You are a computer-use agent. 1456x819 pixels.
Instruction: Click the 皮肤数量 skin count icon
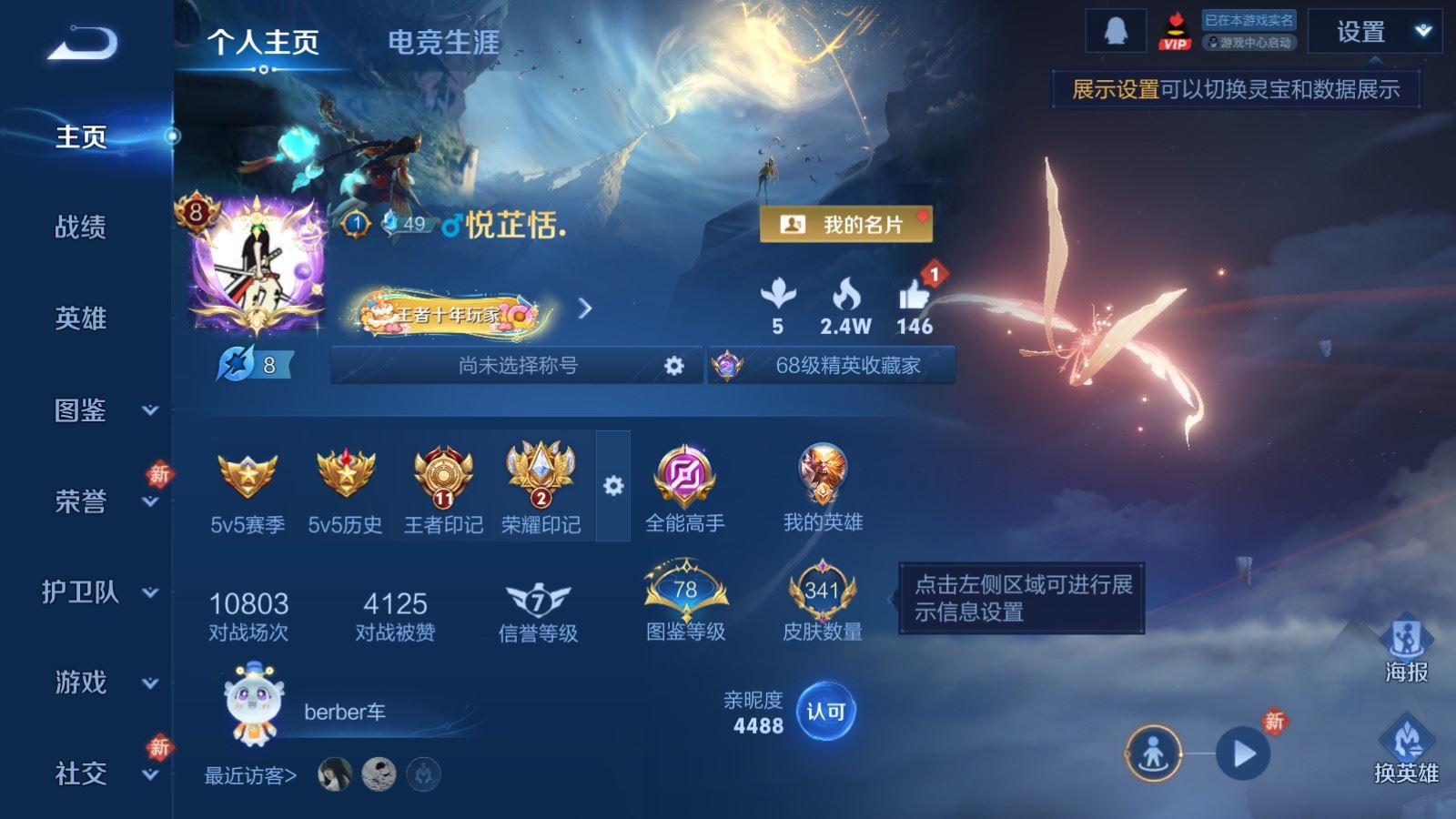coord(819,591)
